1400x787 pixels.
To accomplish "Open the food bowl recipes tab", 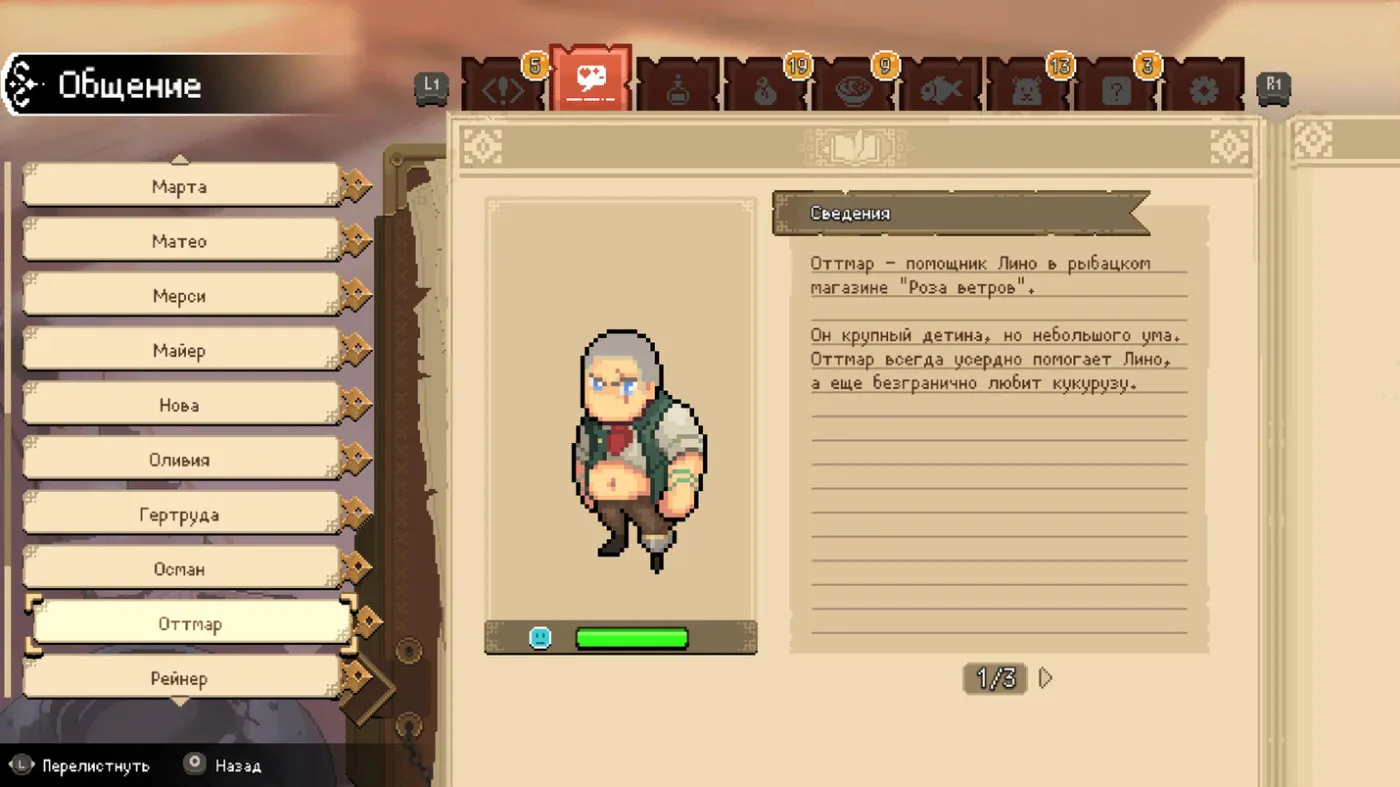I will [x=853, y=90].
